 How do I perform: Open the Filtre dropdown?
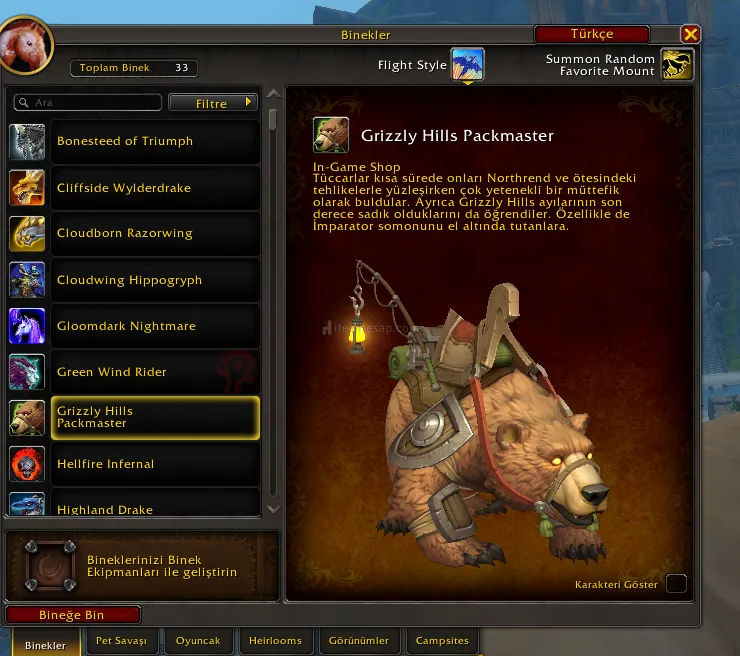pyautogui.click(x=213, y=103)
